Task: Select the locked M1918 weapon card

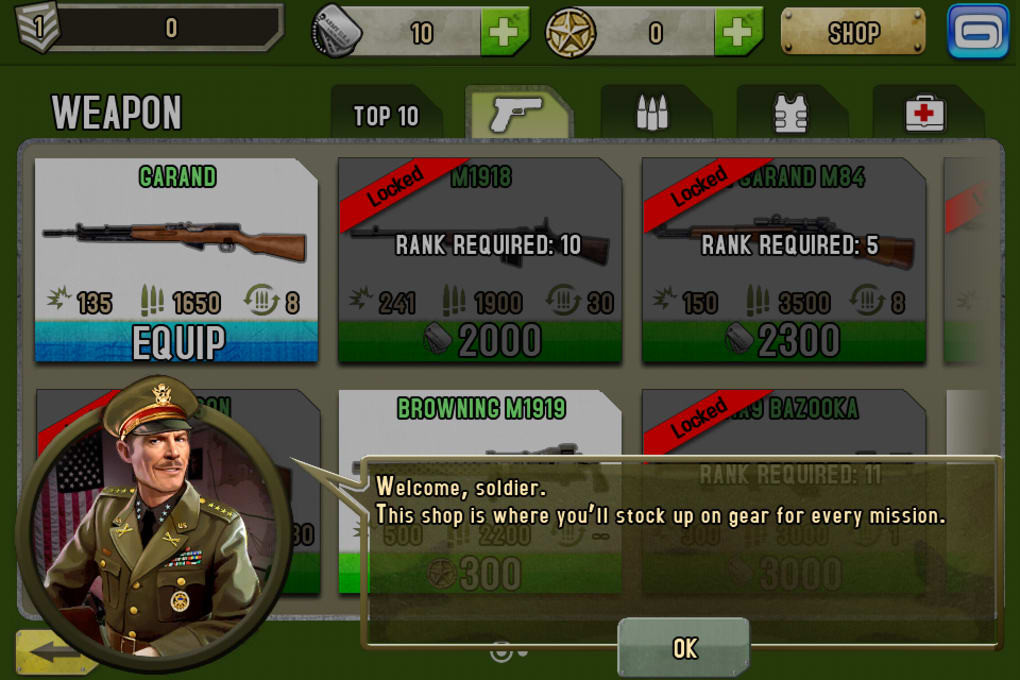Action: (480, 260)
